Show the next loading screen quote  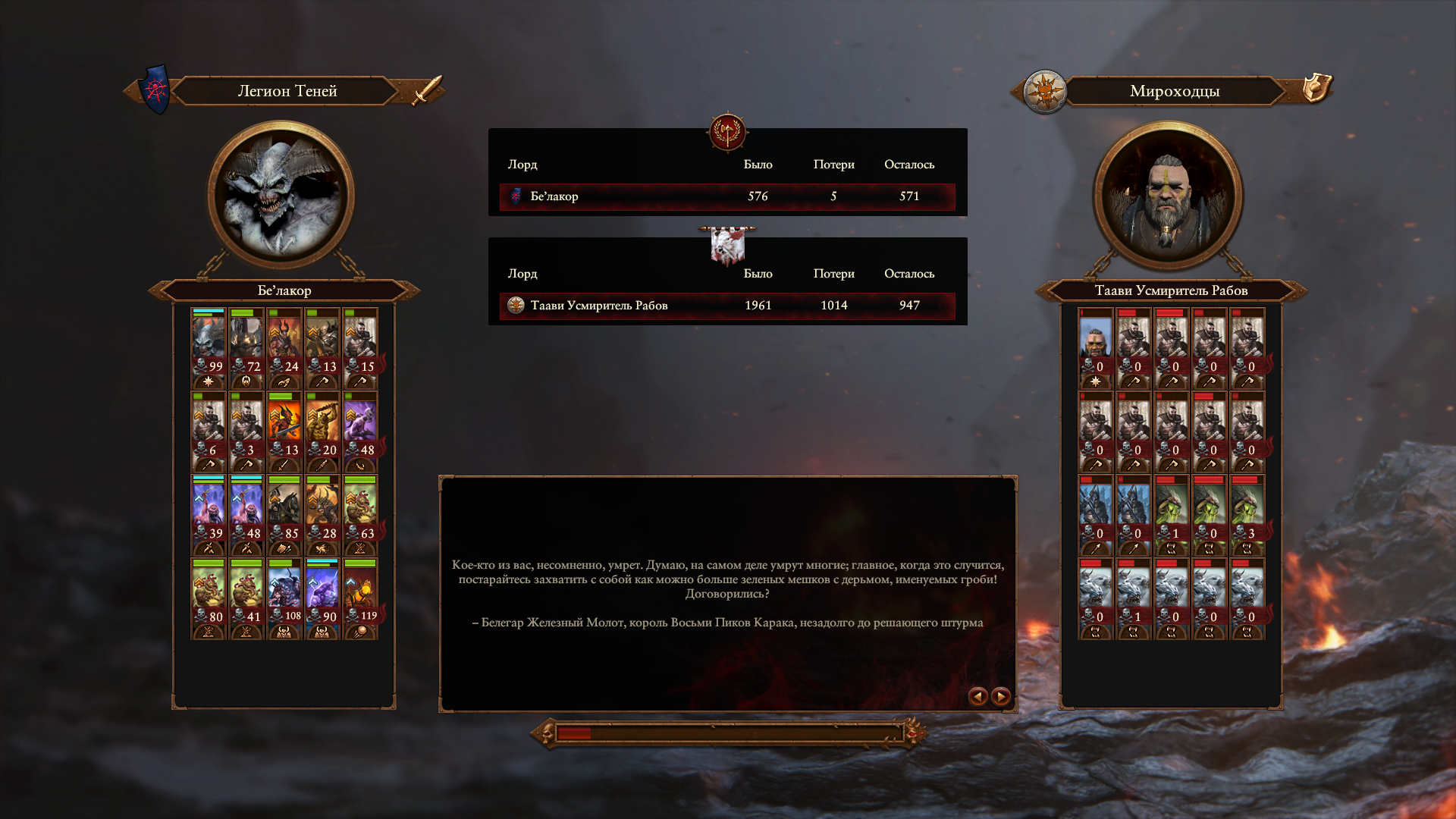pyautogui.click(x=1001, y=696)
